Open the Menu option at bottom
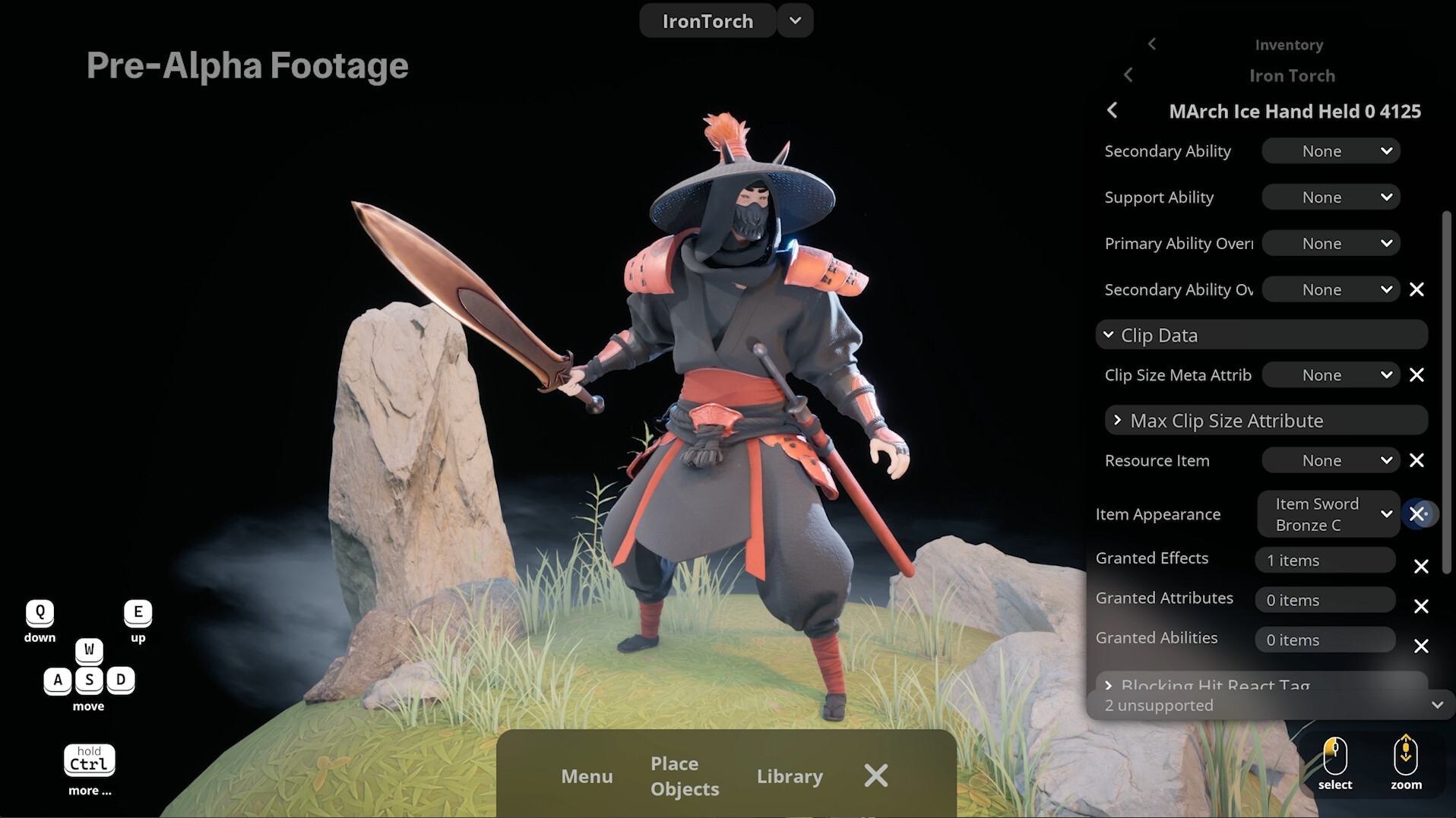This screenshot has height=818, width=1456. point(587,776)
